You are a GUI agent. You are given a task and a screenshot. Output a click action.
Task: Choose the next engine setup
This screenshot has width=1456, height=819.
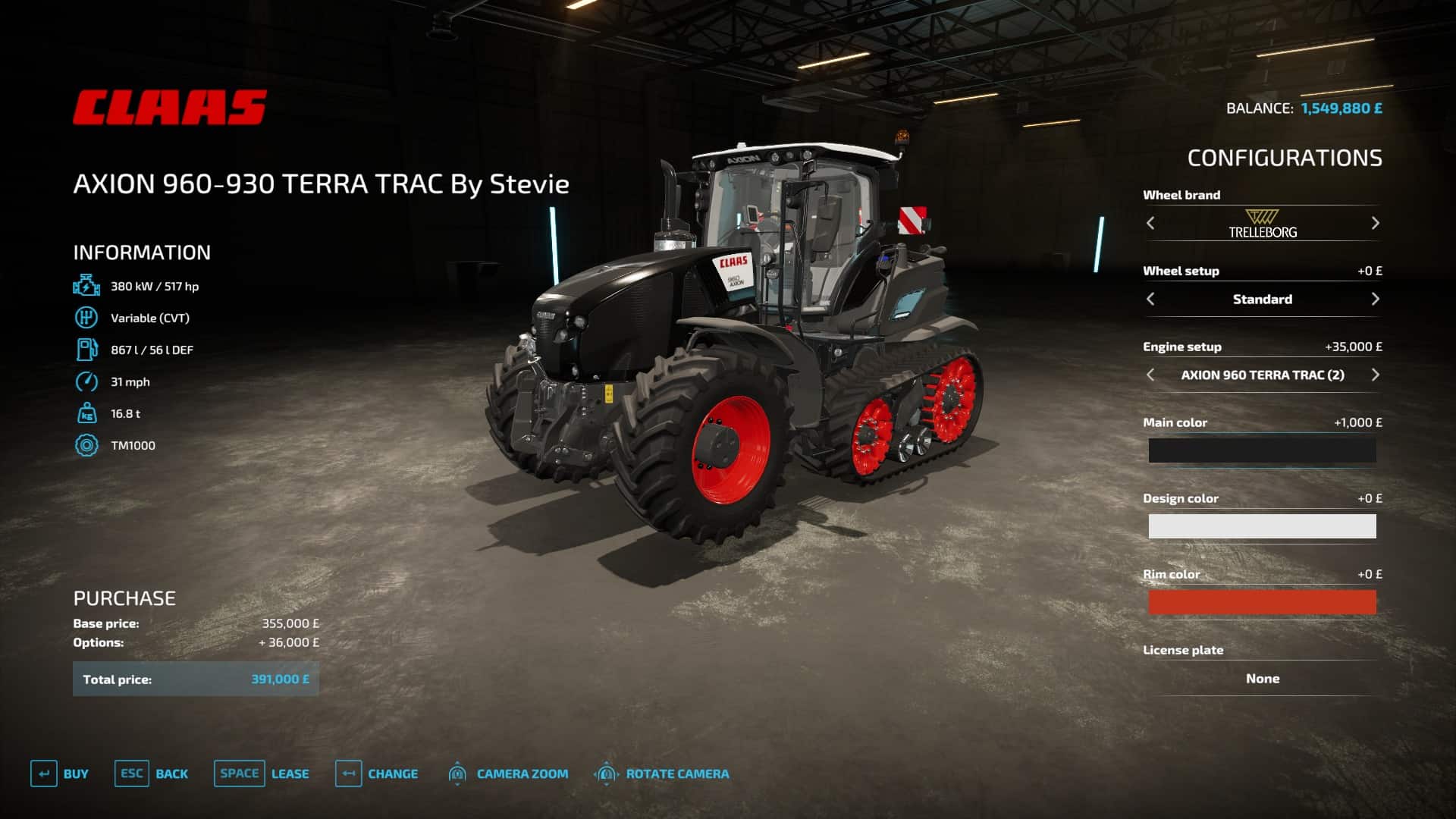[1375, 375]
